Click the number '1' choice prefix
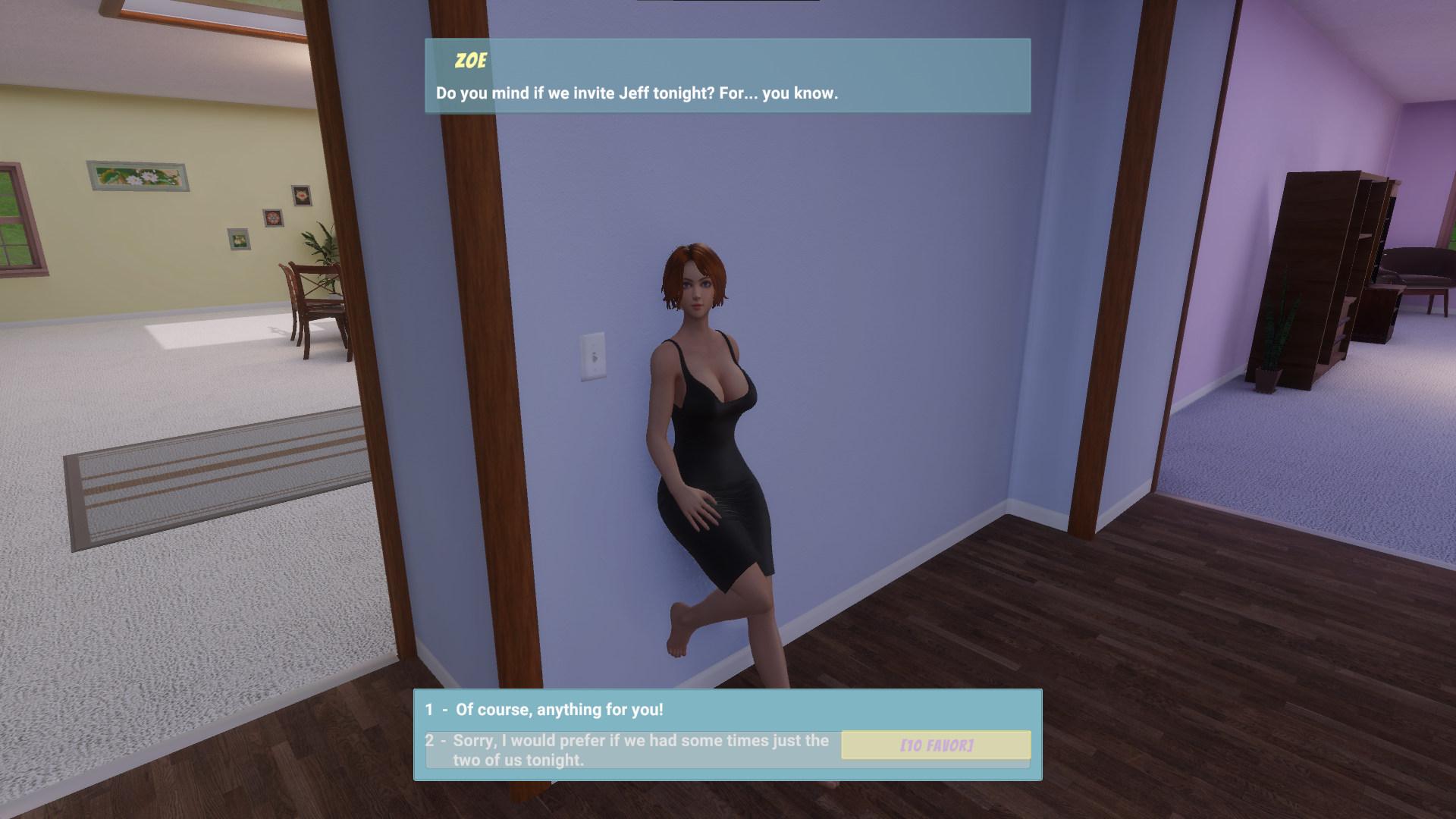1456x819 pixels. click(429, 710)
